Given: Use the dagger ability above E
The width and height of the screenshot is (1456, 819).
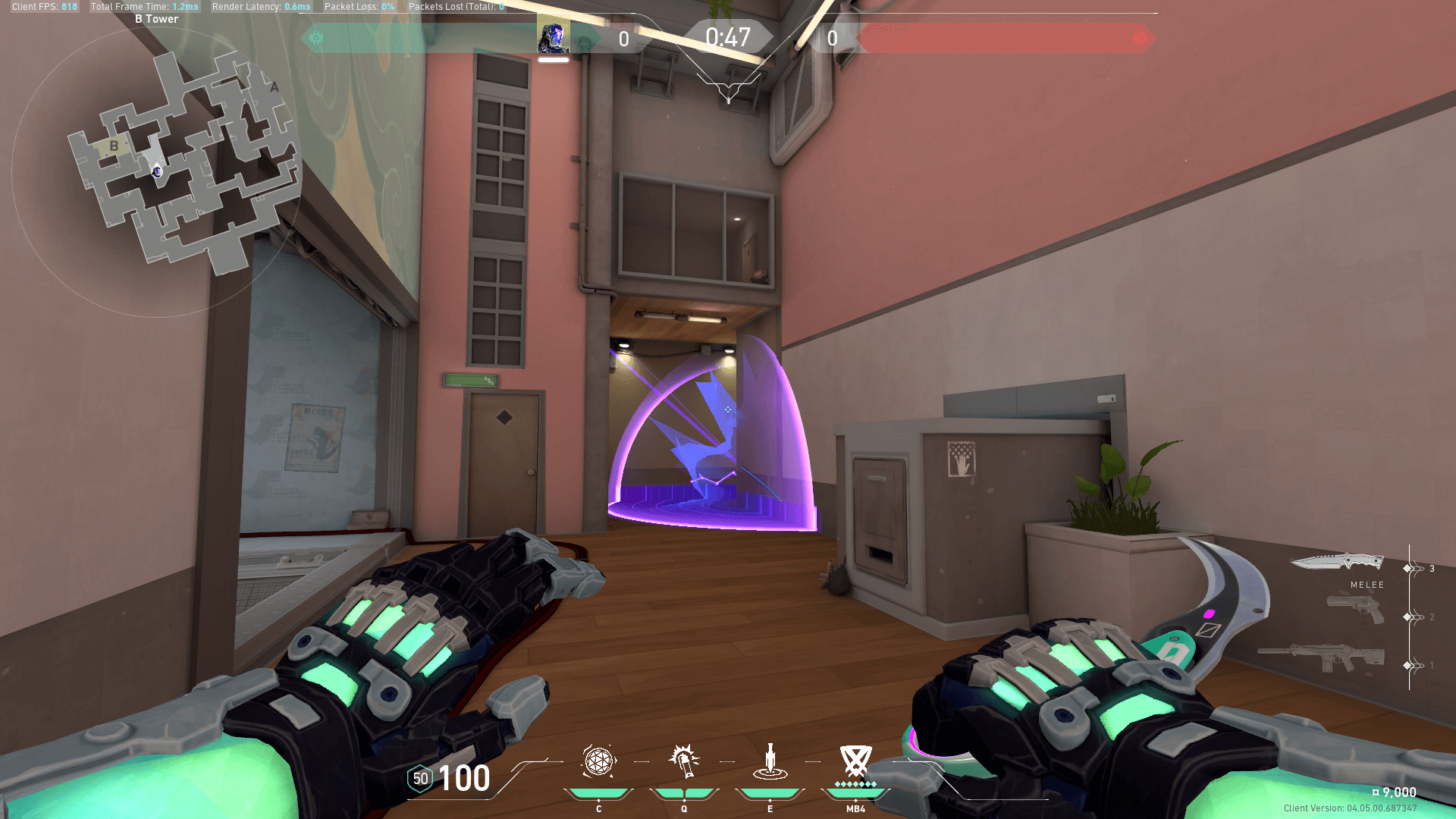Looking at the screenshot, I should coord(770,761).
